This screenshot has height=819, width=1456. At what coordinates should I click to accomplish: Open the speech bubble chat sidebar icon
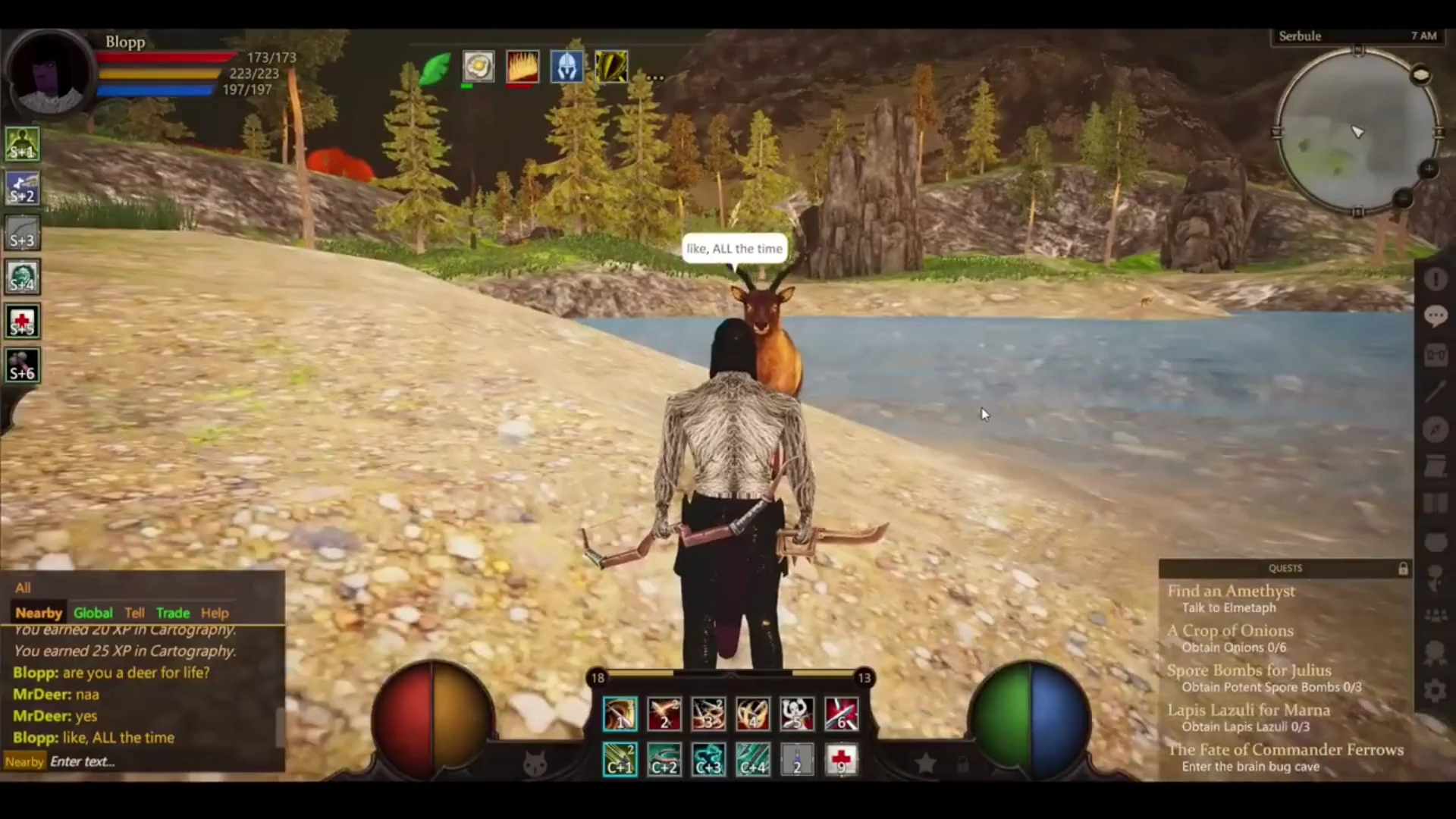click(x=1435, y=316)
